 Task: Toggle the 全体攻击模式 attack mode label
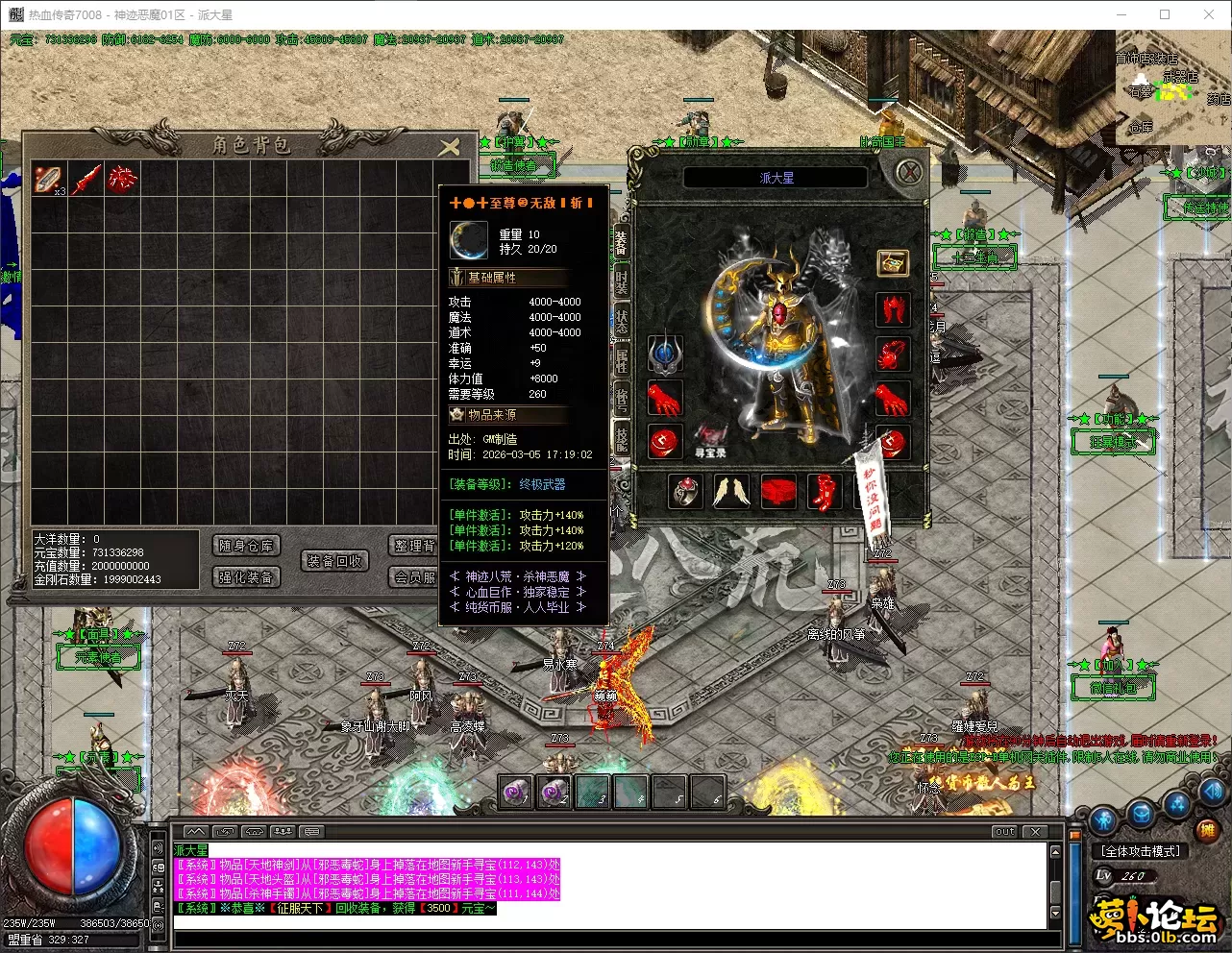click(1141, 851)
